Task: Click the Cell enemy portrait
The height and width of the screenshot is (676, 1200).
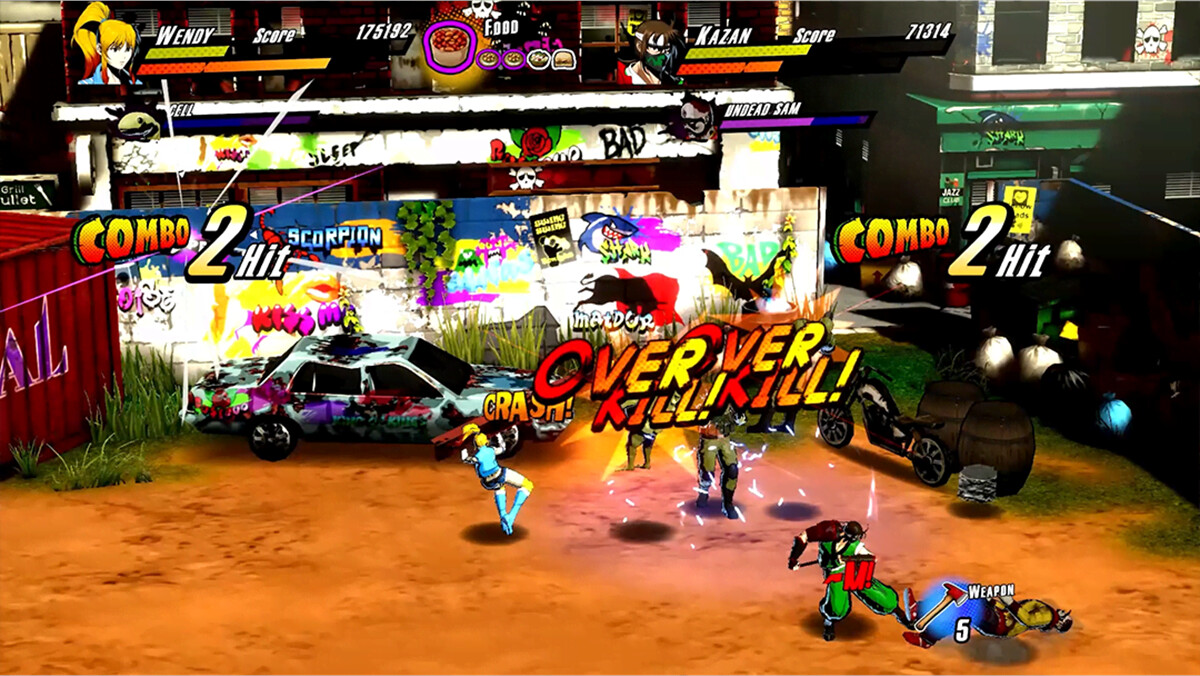Action: point(139,123)
